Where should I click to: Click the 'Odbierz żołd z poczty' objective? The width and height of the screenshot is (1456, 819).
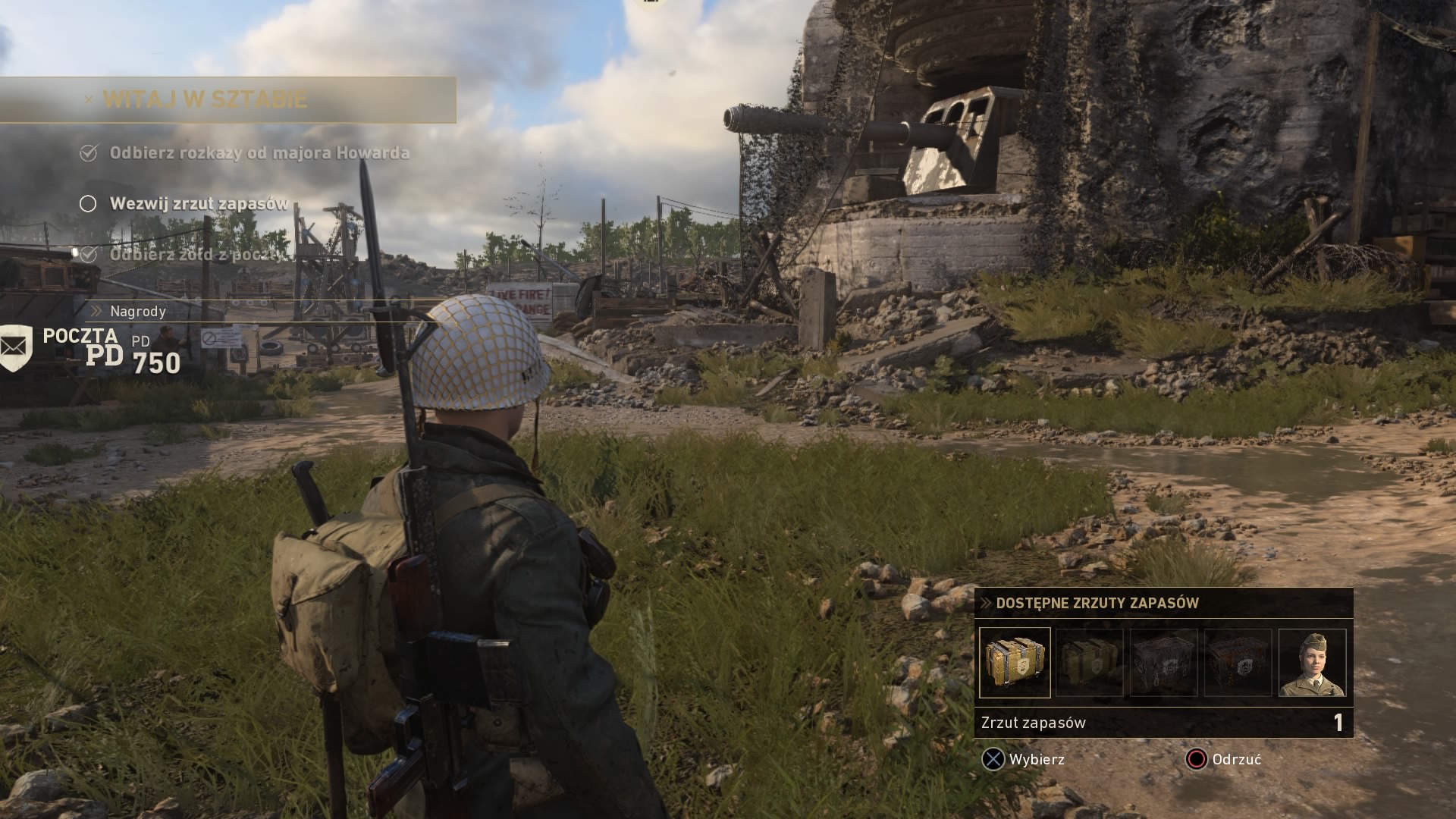[199, 255]
